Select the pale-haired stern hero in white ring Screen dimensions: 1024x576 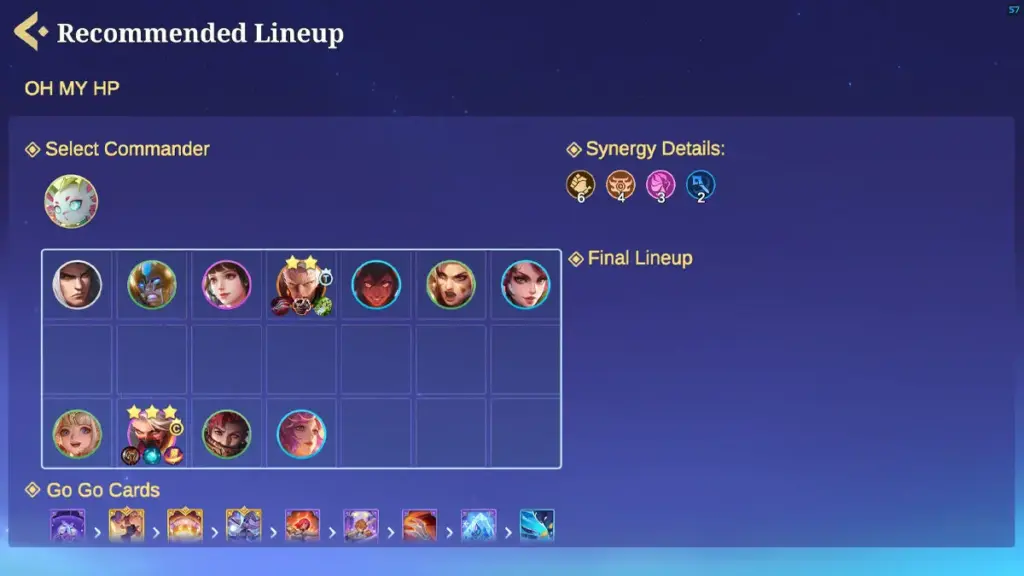coord(77,285)
